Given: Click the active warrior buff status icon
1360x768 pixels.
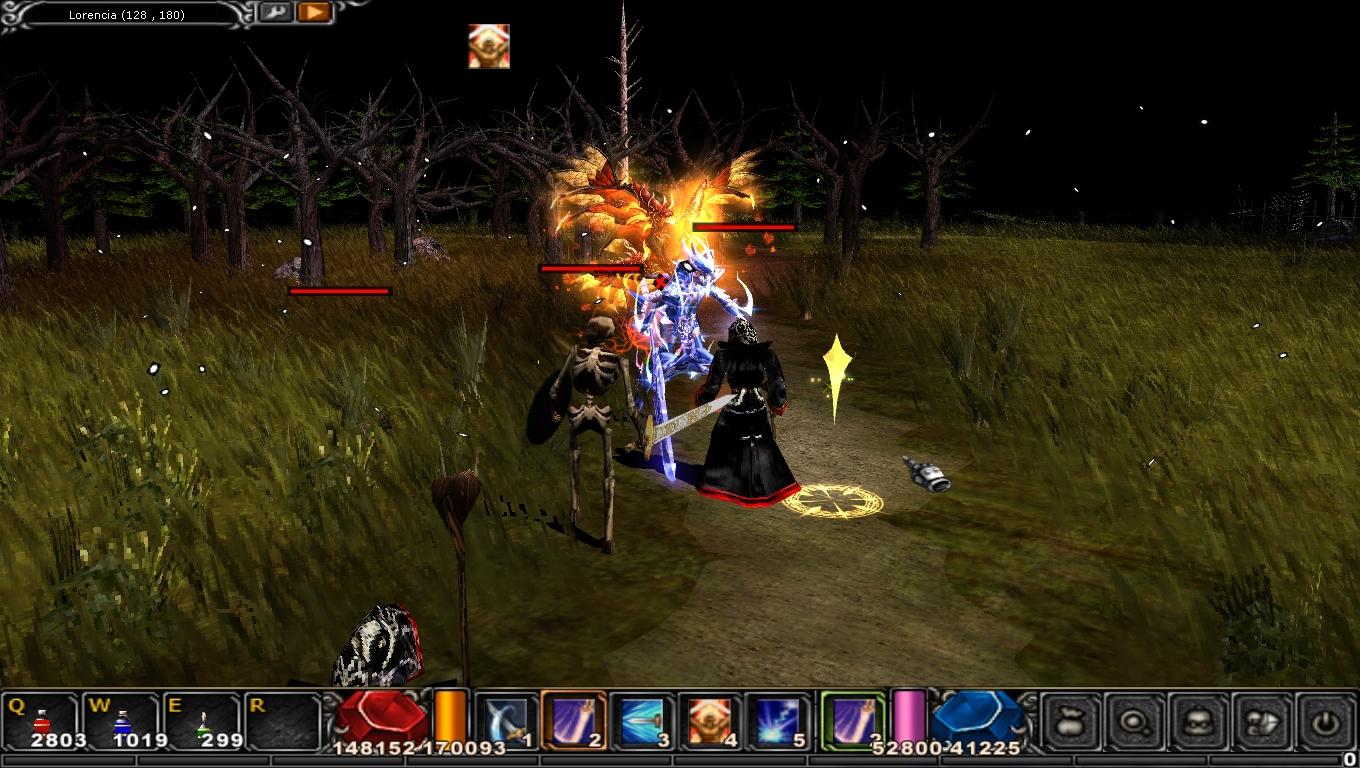Looking at the screenshot, I should [x=489, y=46].
